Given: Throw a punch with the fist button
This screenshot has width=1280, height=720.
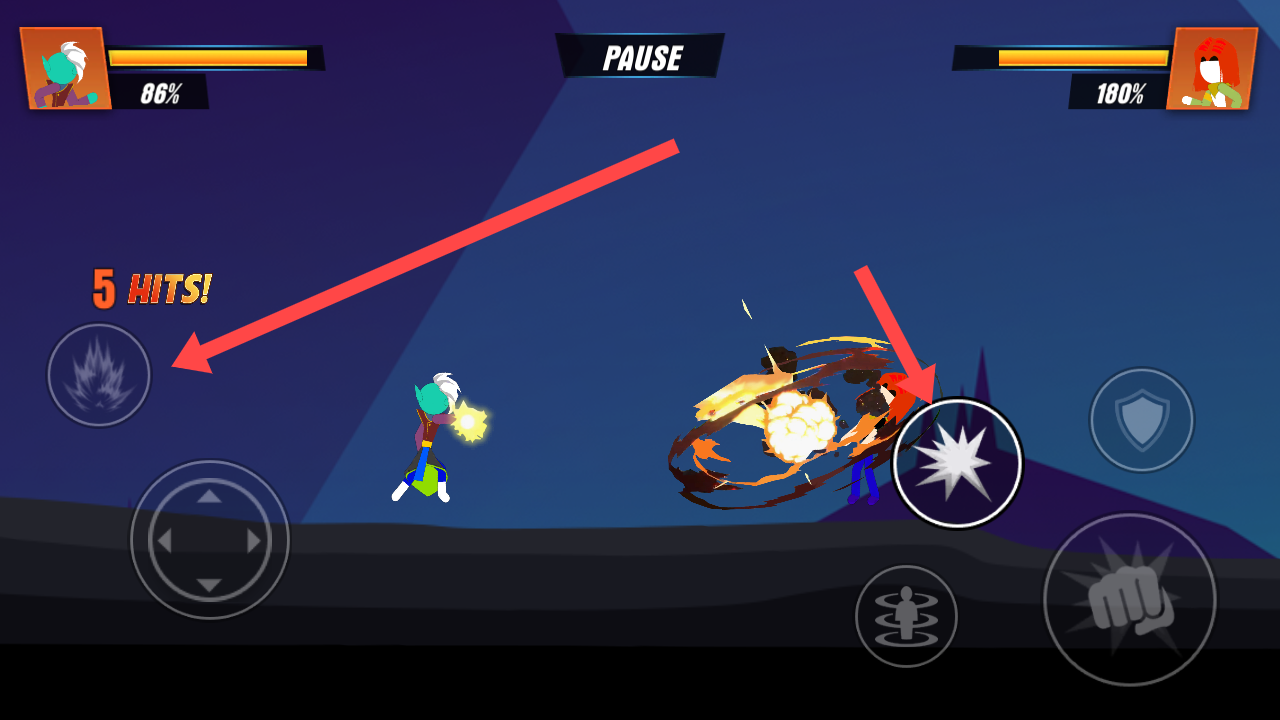Looking at the screenshot, I should [x=1129, y=600].
